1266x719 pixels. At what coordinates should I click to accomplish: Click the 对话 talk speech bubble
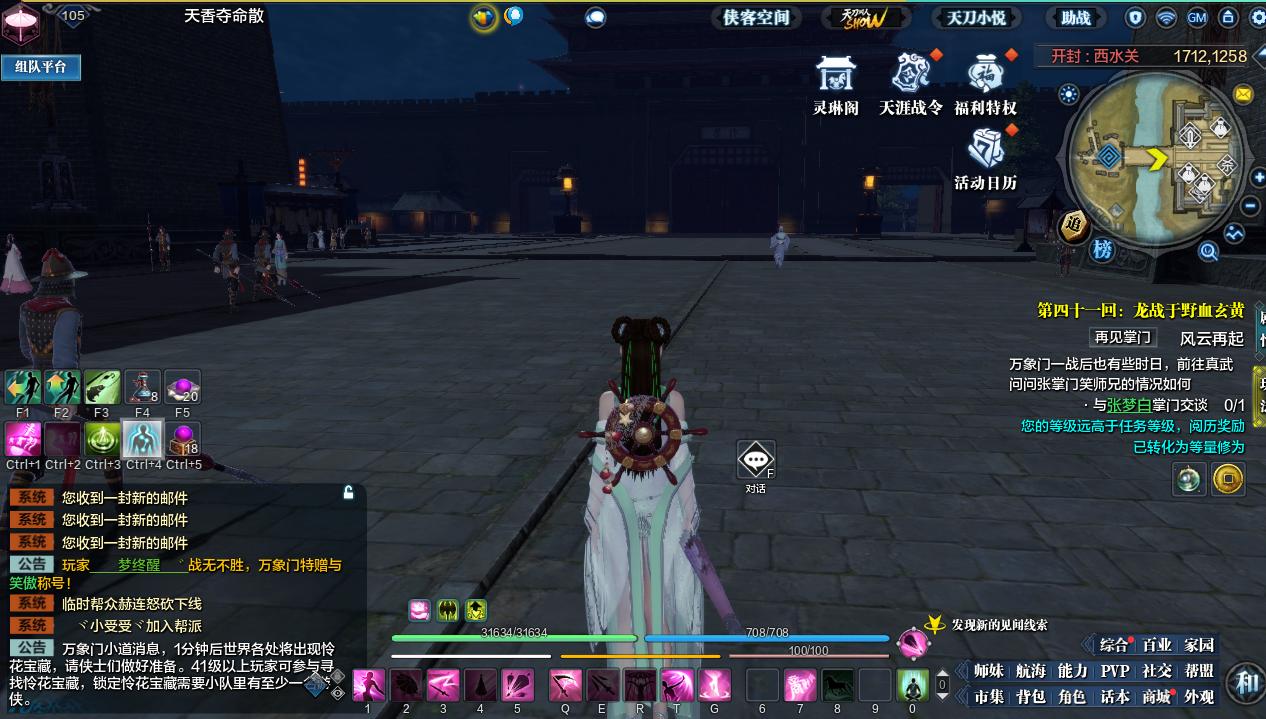(x=755, y=461)
